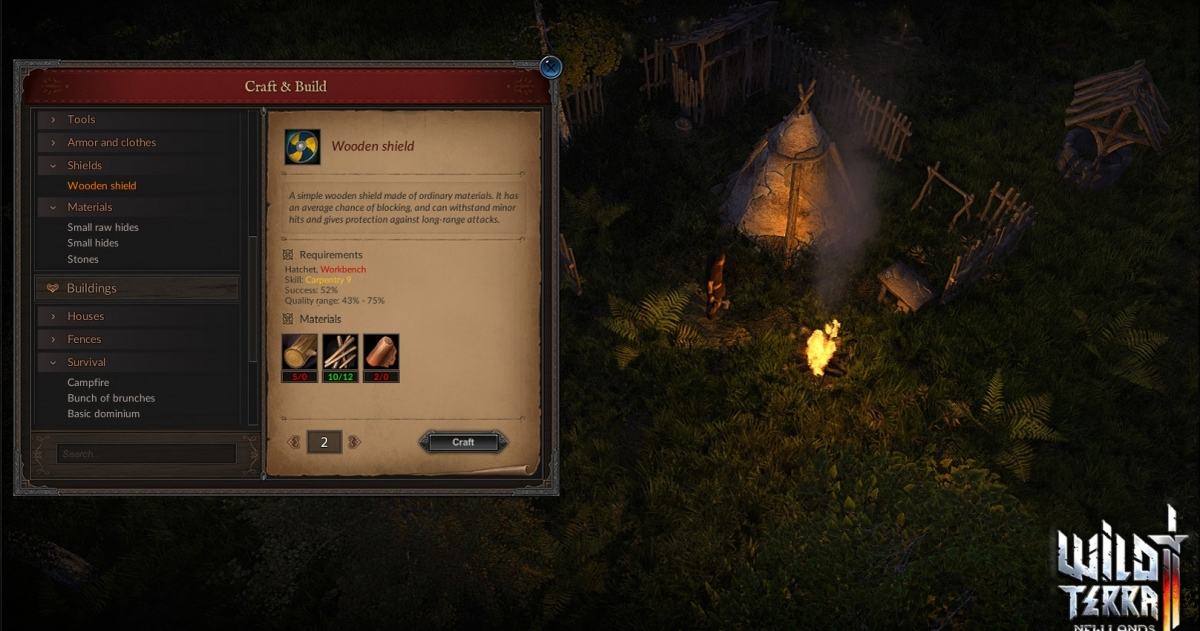
Task: Select Bunch of brunches recipe
Action: 111,398
